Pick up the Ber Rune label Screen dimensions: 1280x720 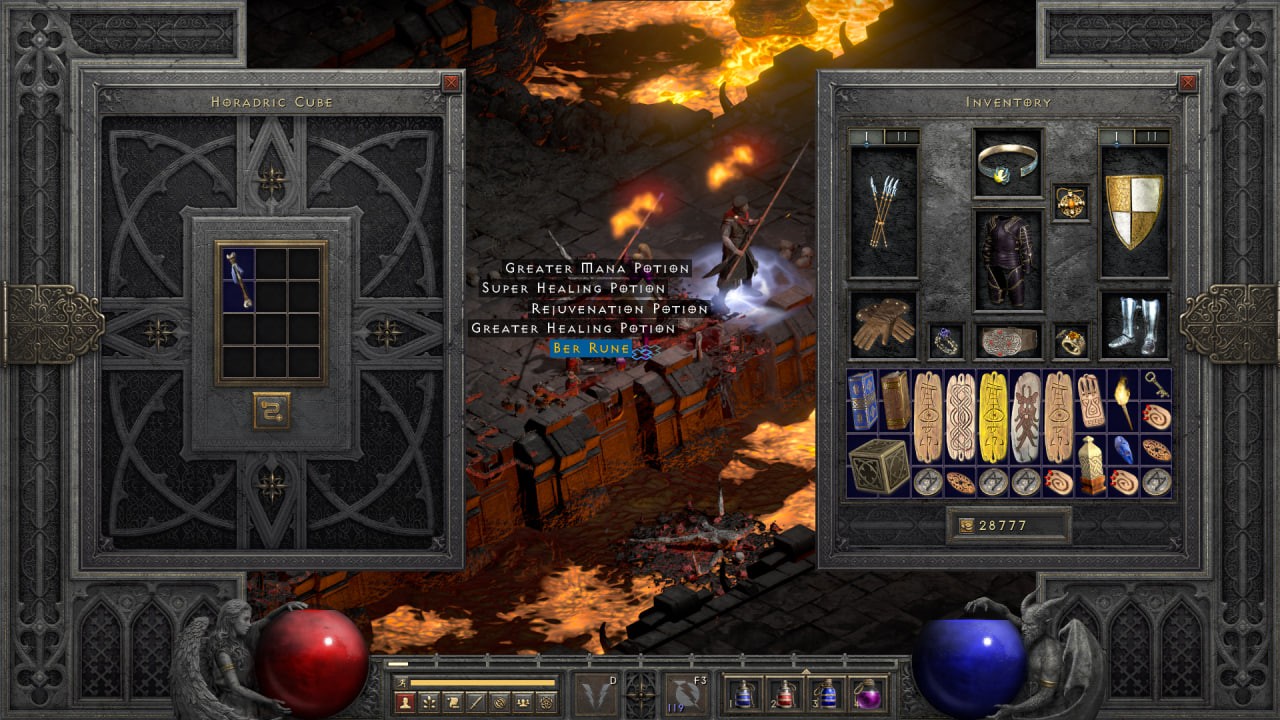590,348
